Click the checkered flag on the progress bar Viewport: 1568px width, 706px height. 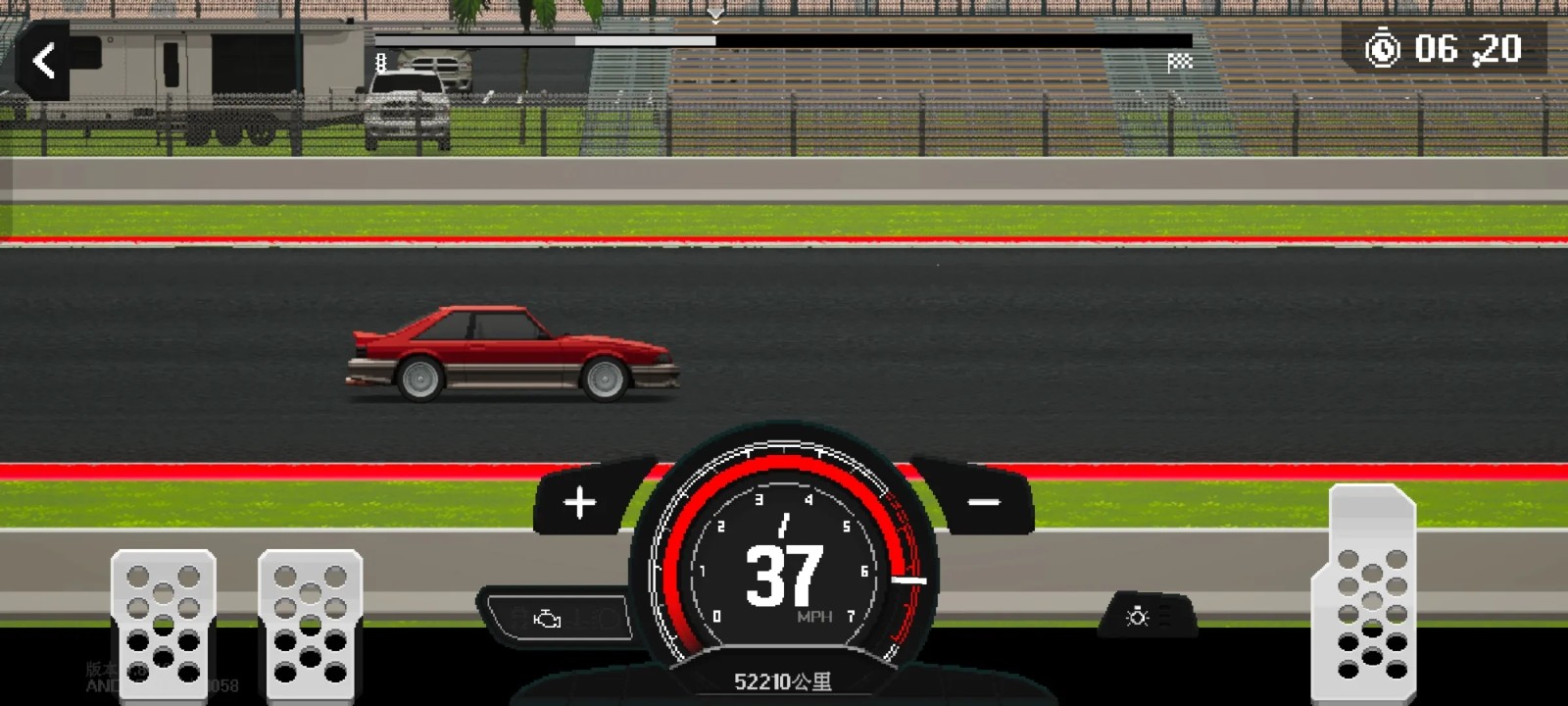(x=1179, y=59)
